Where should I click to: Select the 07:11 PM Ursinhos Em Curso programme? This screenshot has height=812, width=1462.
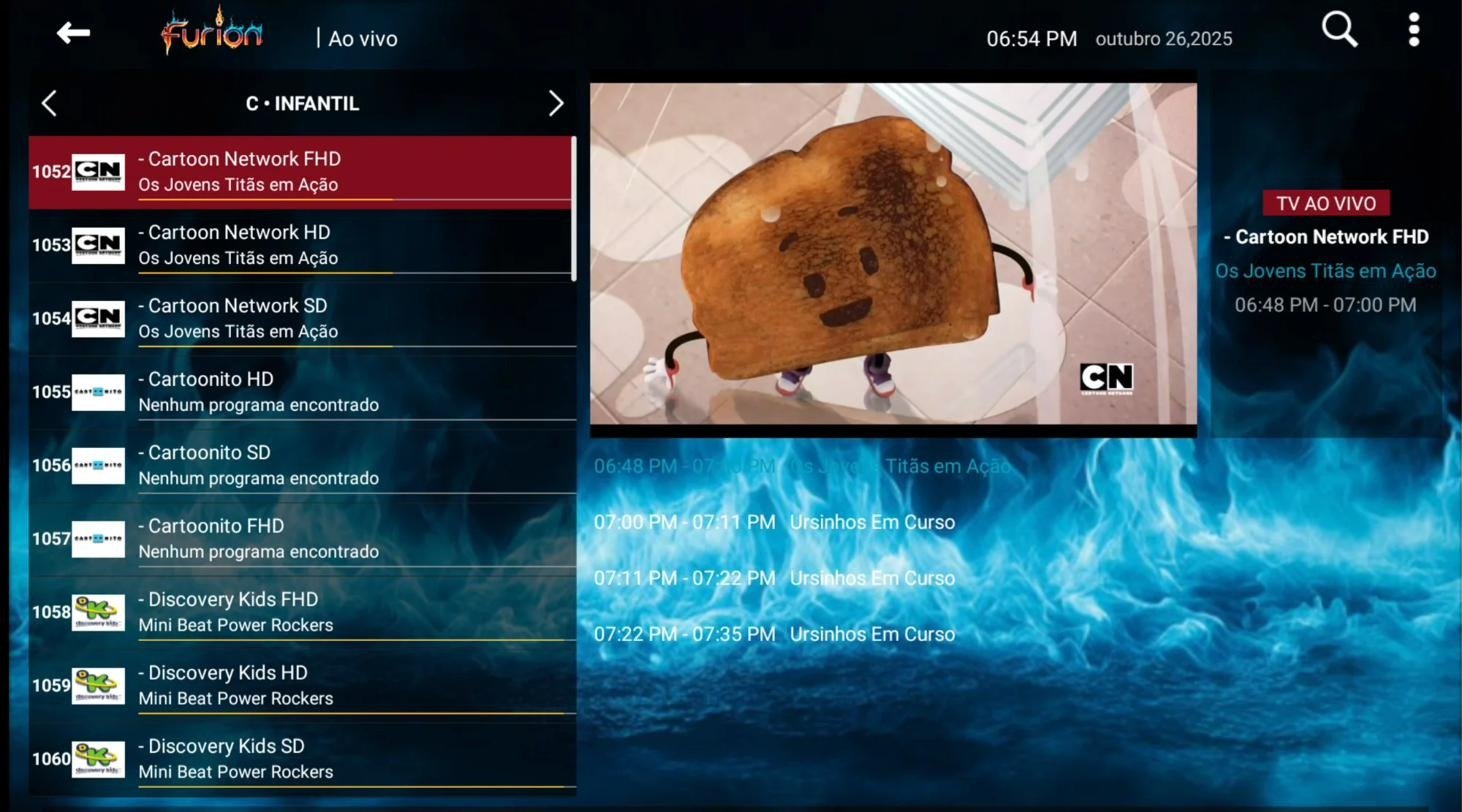point(774,578)
